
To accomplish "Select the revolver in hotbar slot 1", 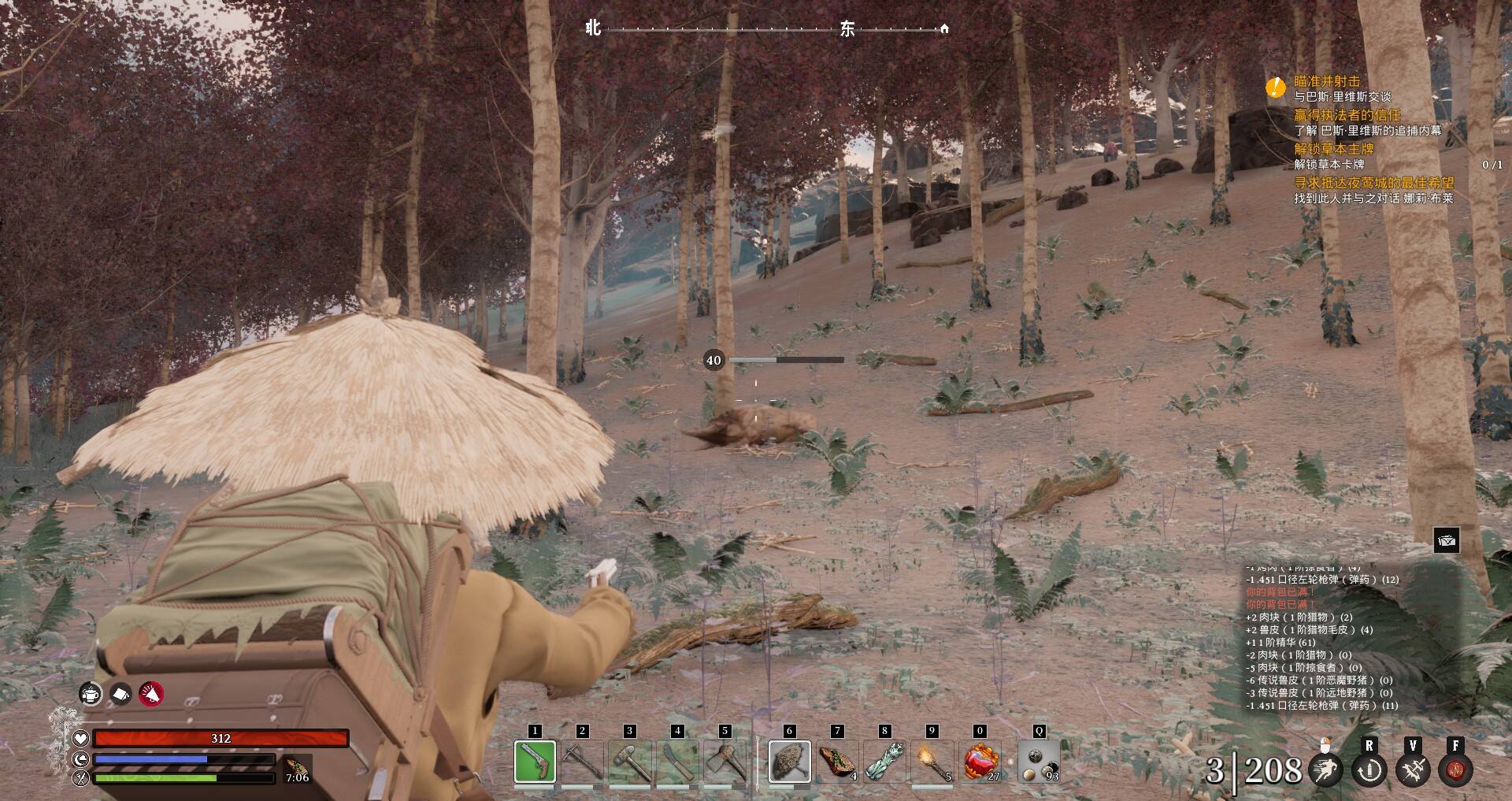I will pos(535,762).
